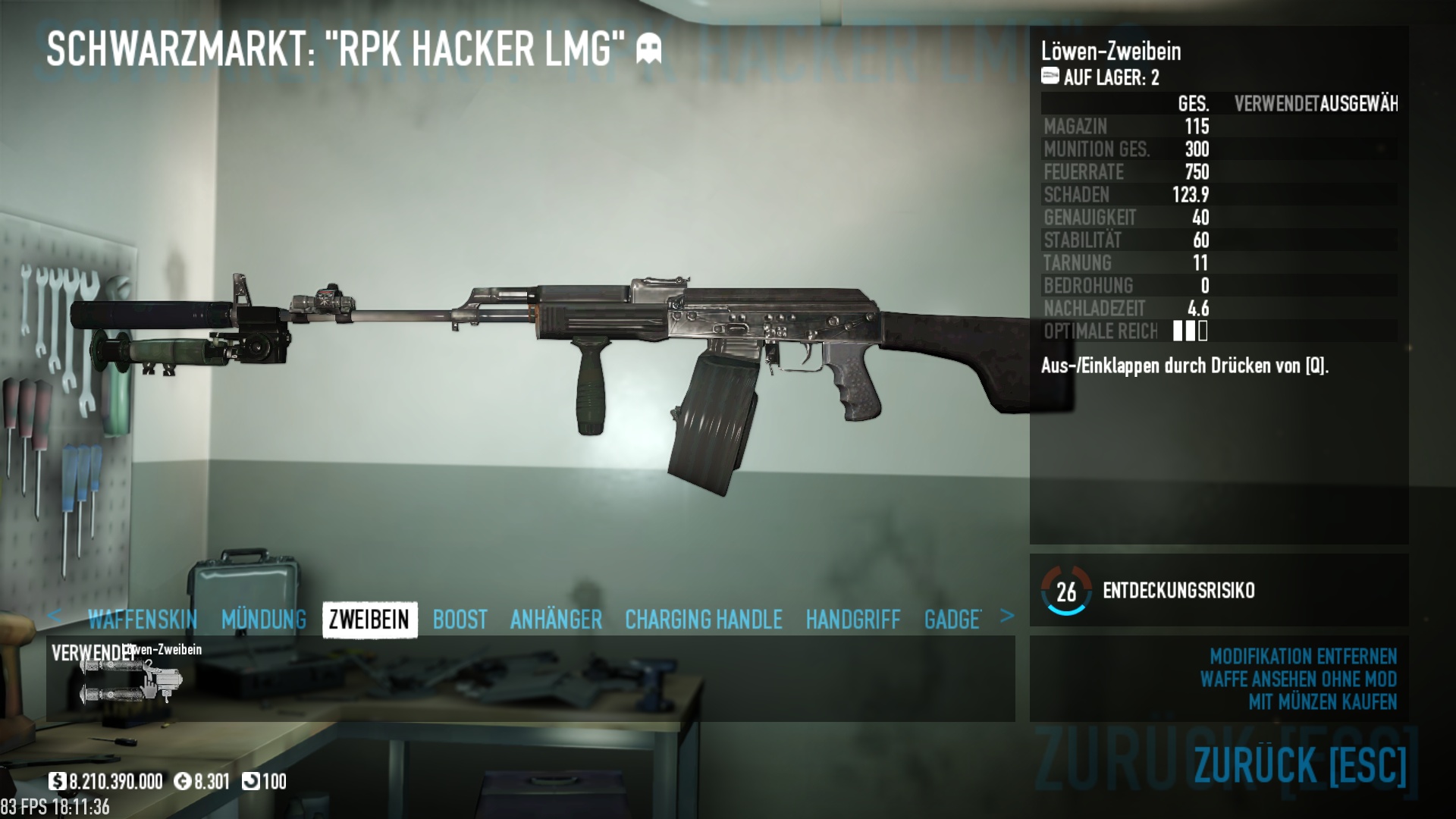This screenshot has width=1456, height=819.
Task: Go back with Zurück [ESC]
Action: tap(1300, 764)
